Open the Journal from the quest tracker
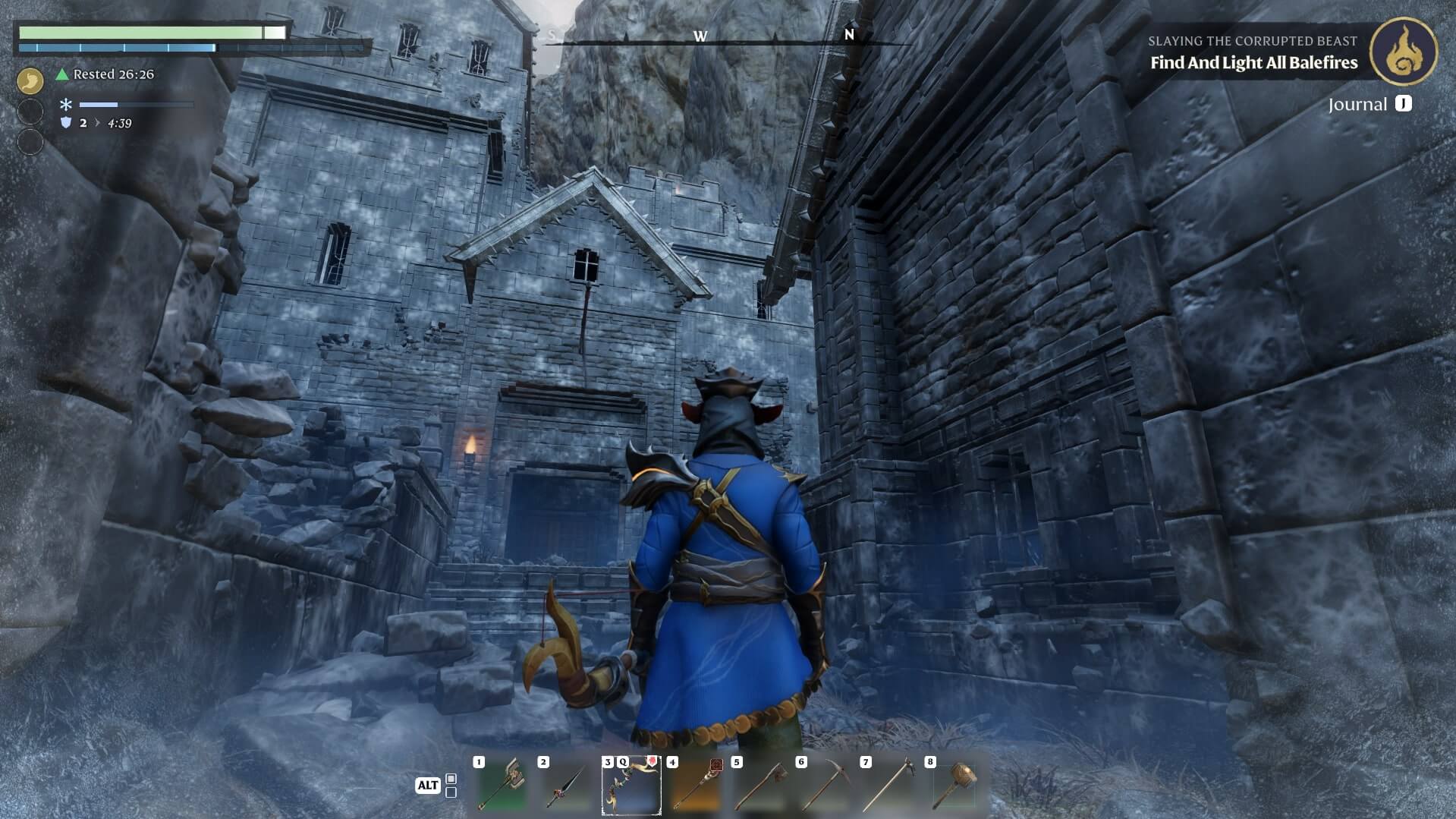Screen dimensions: 1456x819 pos(1369,104)
